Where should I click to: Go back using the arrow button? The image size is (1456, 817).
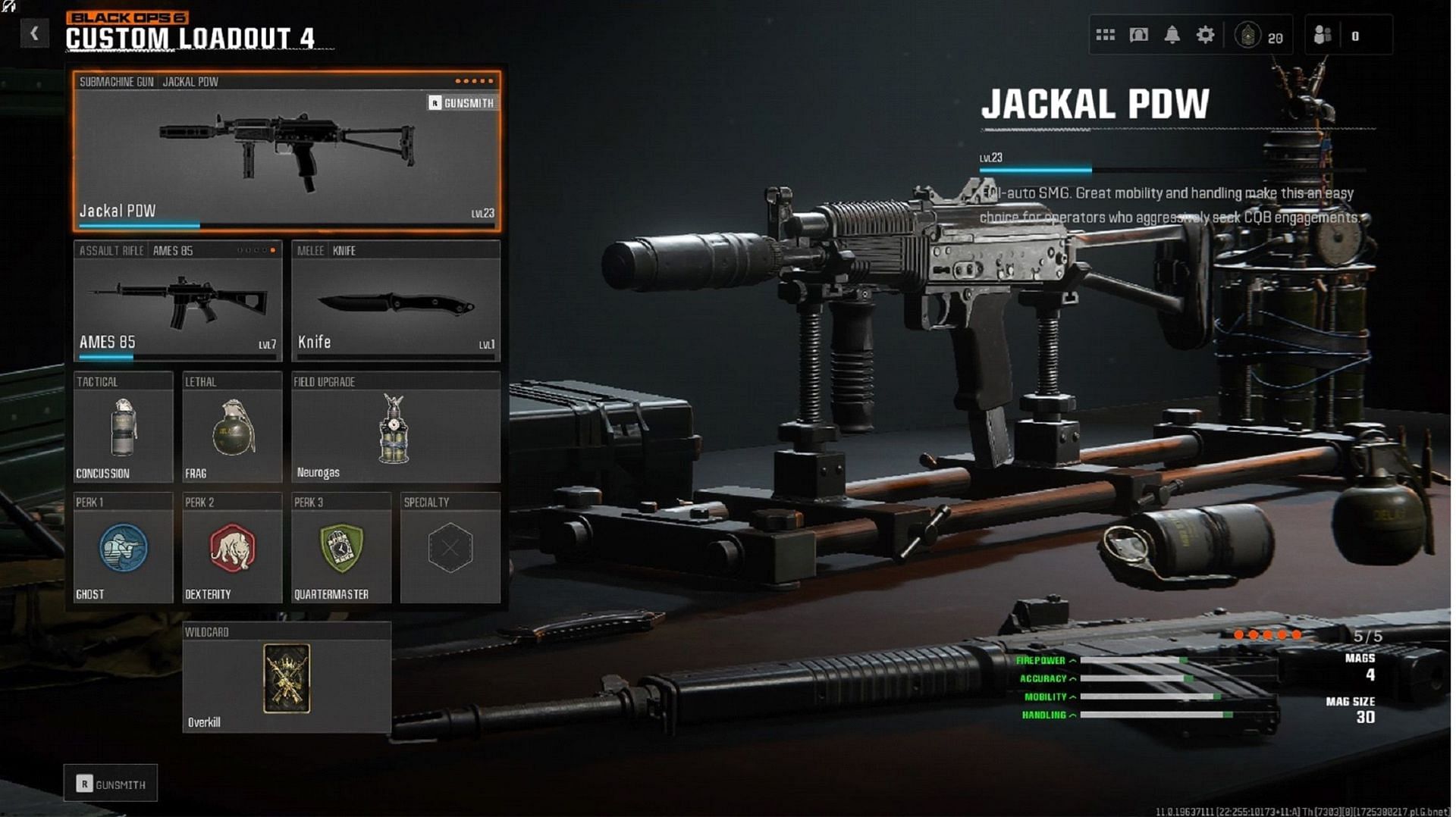pos(34,33)
